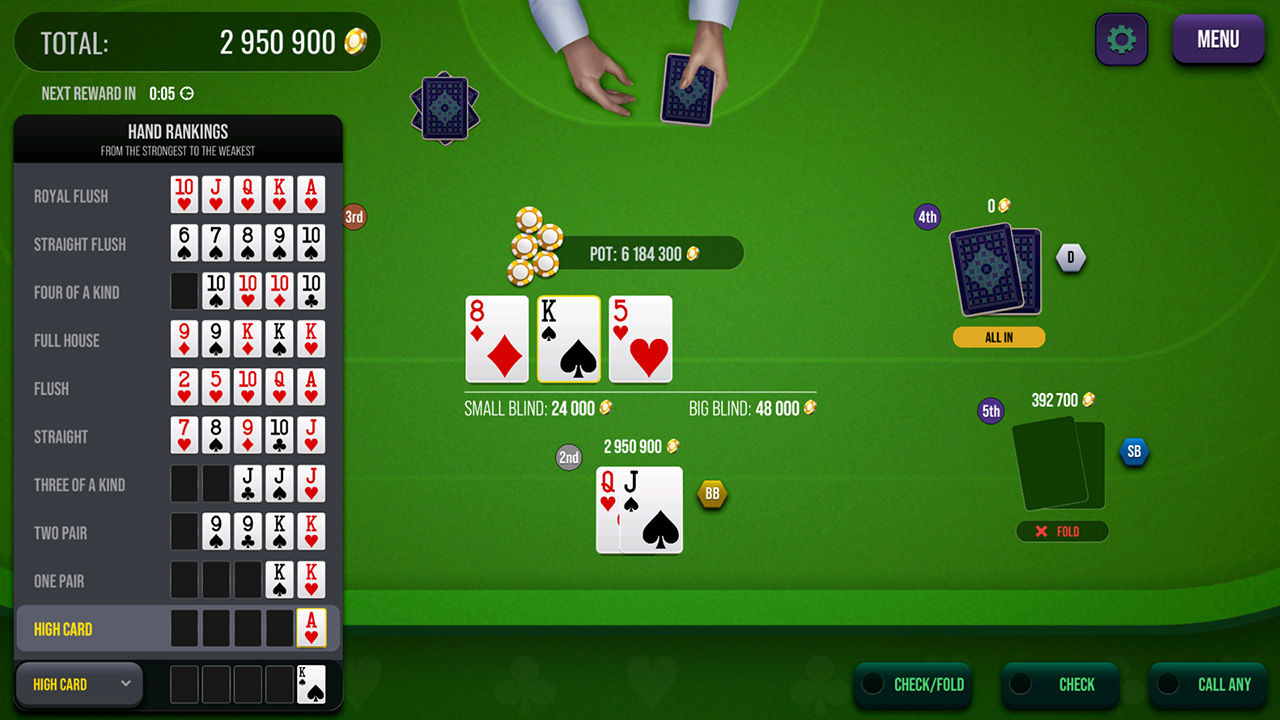Click the King of spades community card
The image size is (1280, 720).
pos(568,338)
